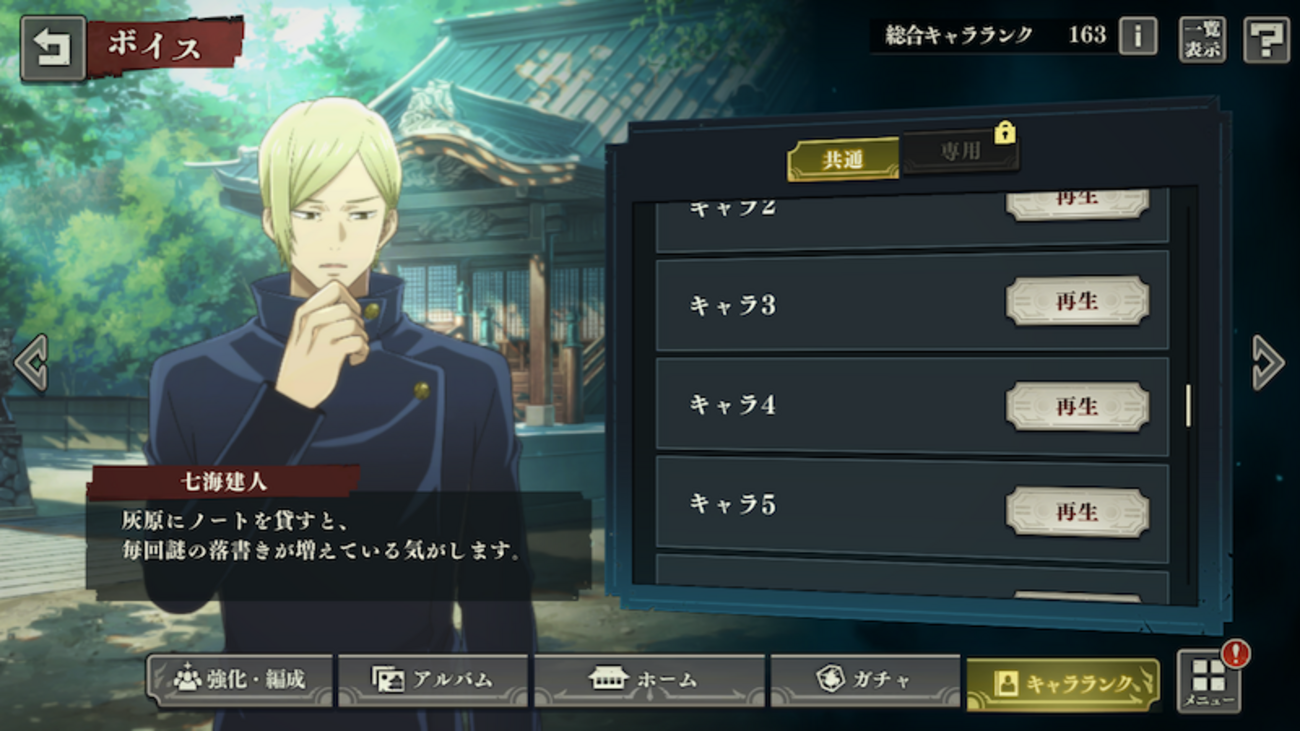The height and width of the screenshot is (731, 1300).
Task: Open the question mark help button
Action: click(1265, 40)
